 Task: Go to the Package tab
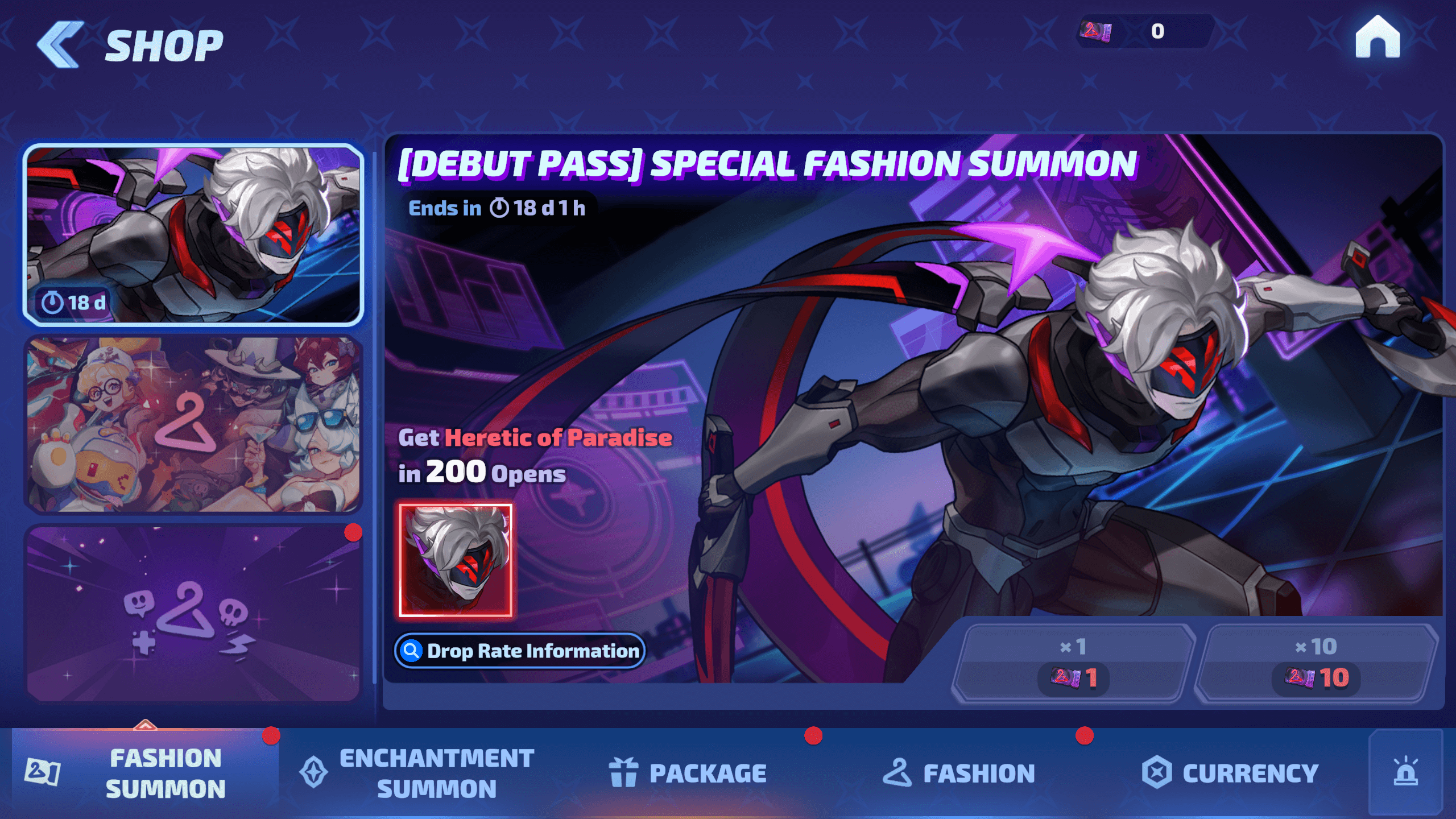(688, 773)
